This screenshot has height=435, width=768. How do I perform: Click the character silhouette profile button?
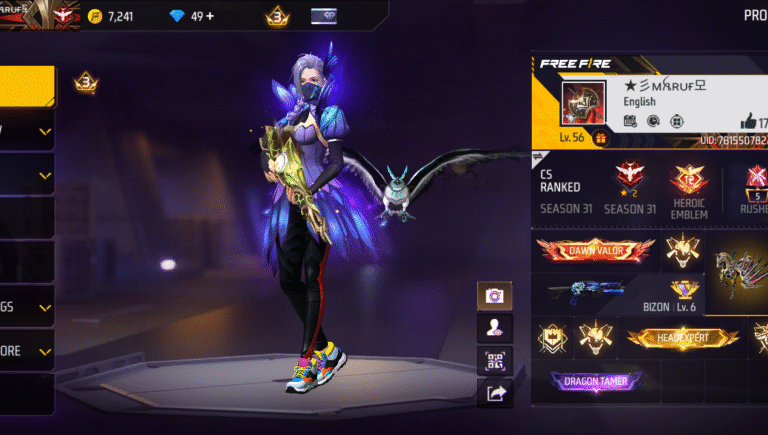pos(494,328)
